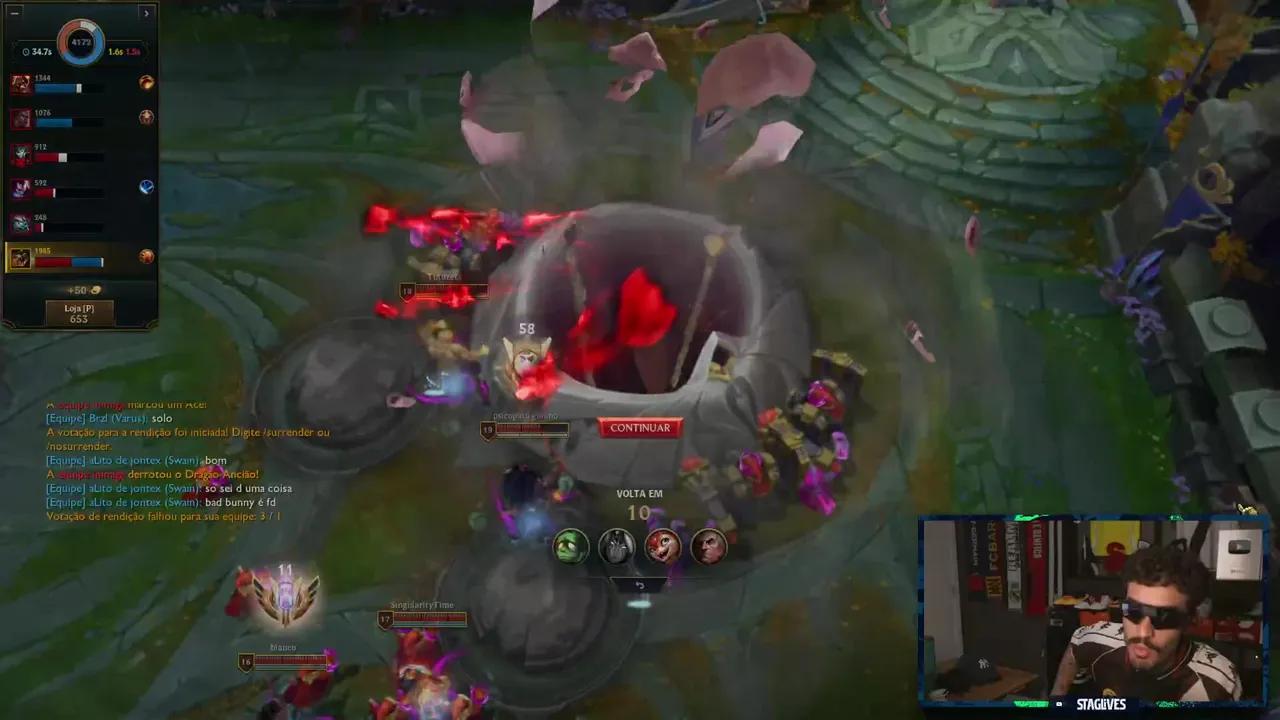The image size is (1280, 720).
Task: Click the Swain portrait at the far right of the respawn row
Action: click(x=709, y=546)
